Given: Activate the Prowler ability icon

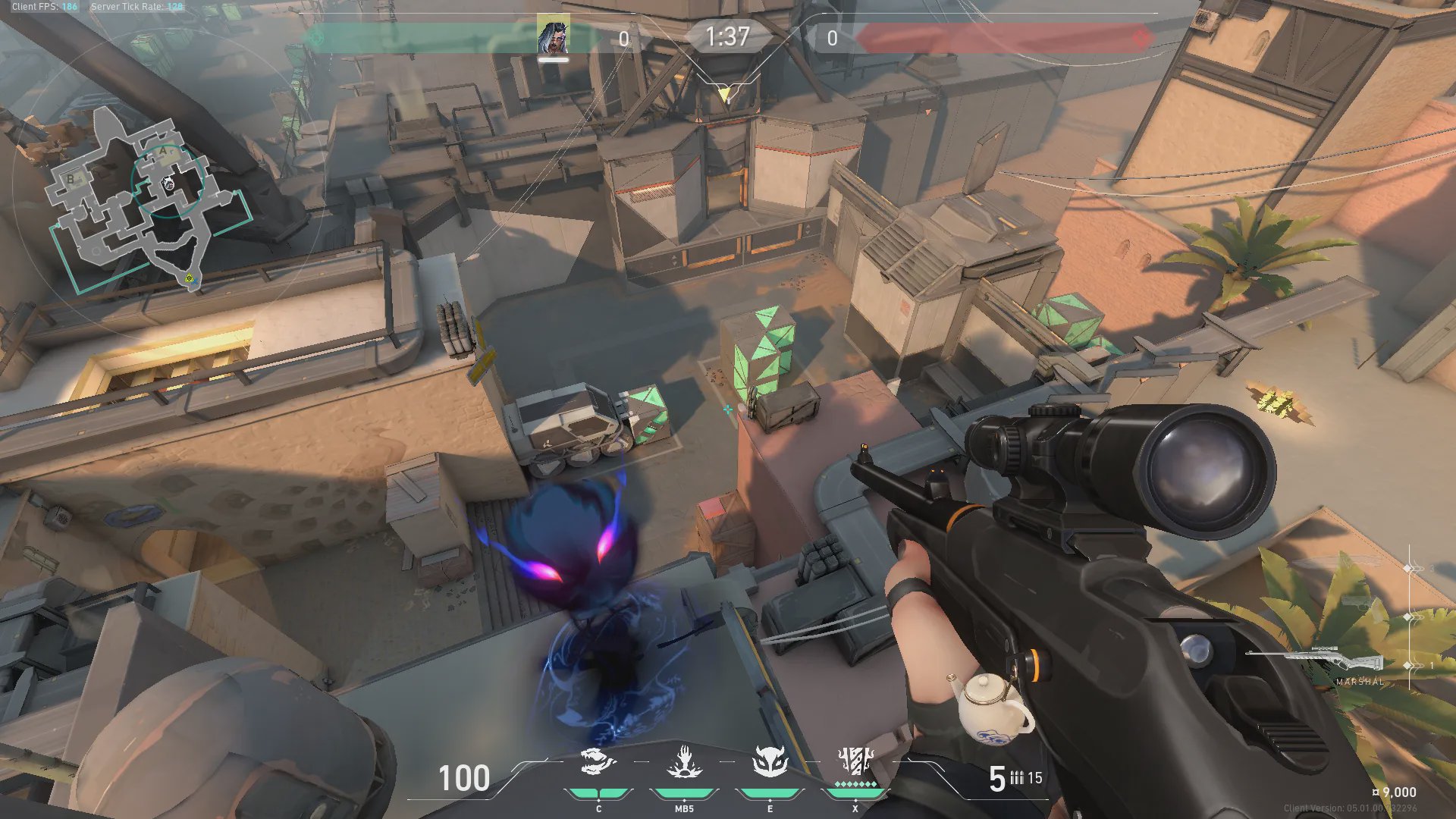Looking at the screenshot, I should pyautogui.click(x=598, y=762).
